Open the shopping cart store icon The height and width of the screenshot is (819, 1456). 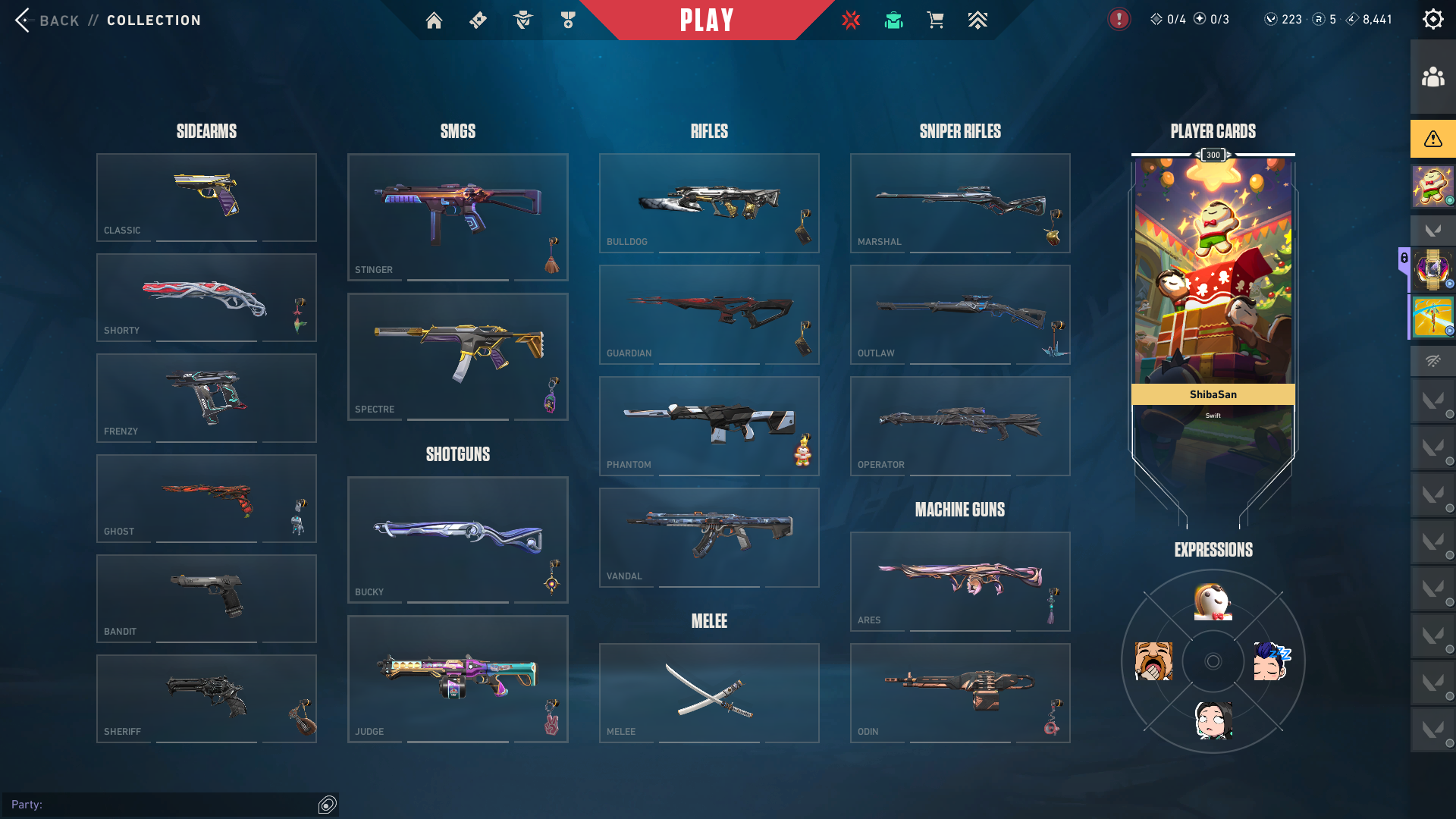coord(935,20)
